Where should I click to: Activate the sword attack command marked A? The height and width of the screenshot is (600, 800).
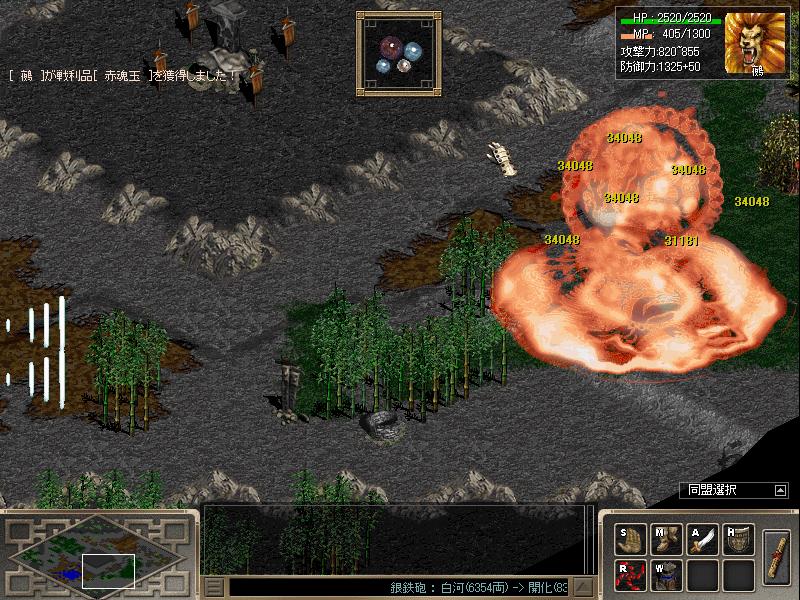tap(702, 539)
